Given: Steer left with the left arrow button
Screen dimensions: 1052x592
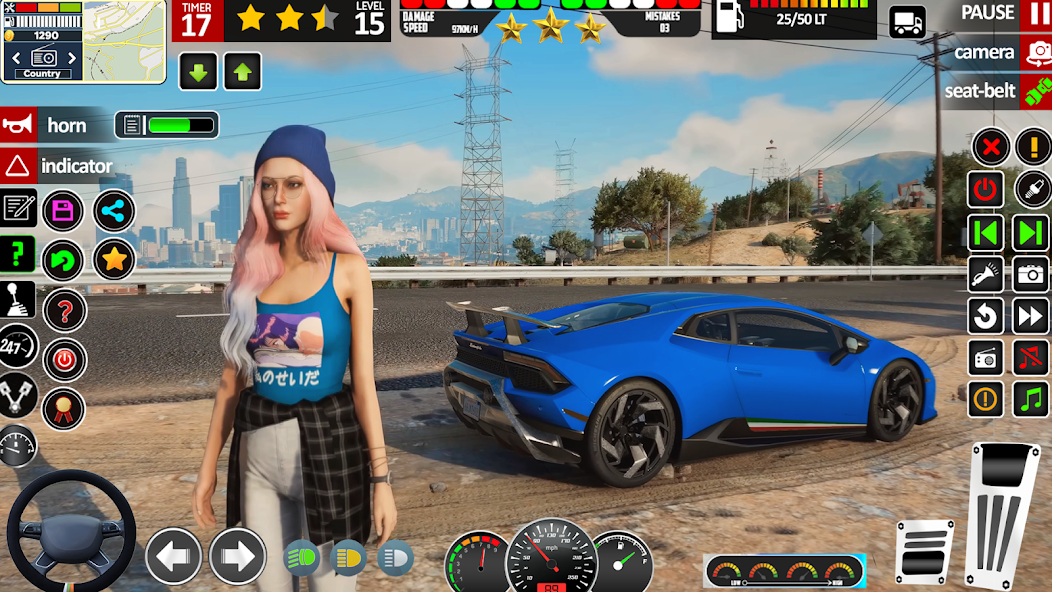Looking at the screenshot, I should click(173, 556).
